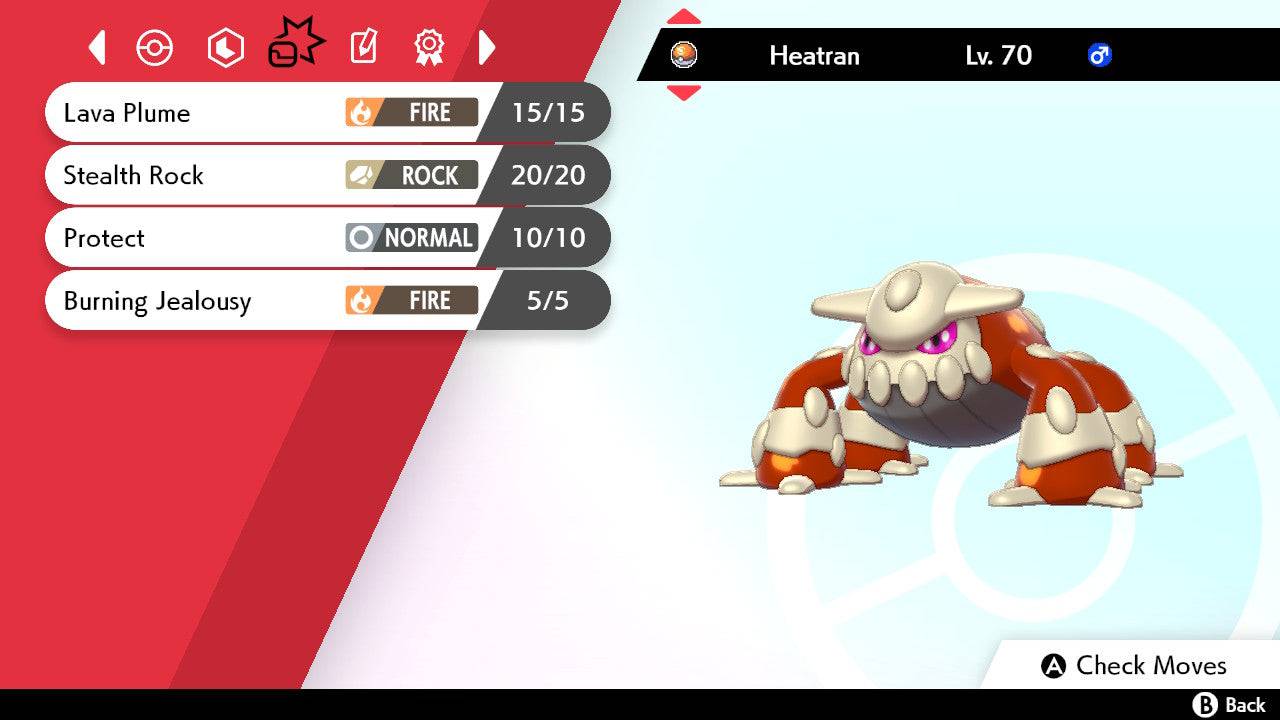
Task: Open the hexagon stats tab
Action: (x=225, y=48)
